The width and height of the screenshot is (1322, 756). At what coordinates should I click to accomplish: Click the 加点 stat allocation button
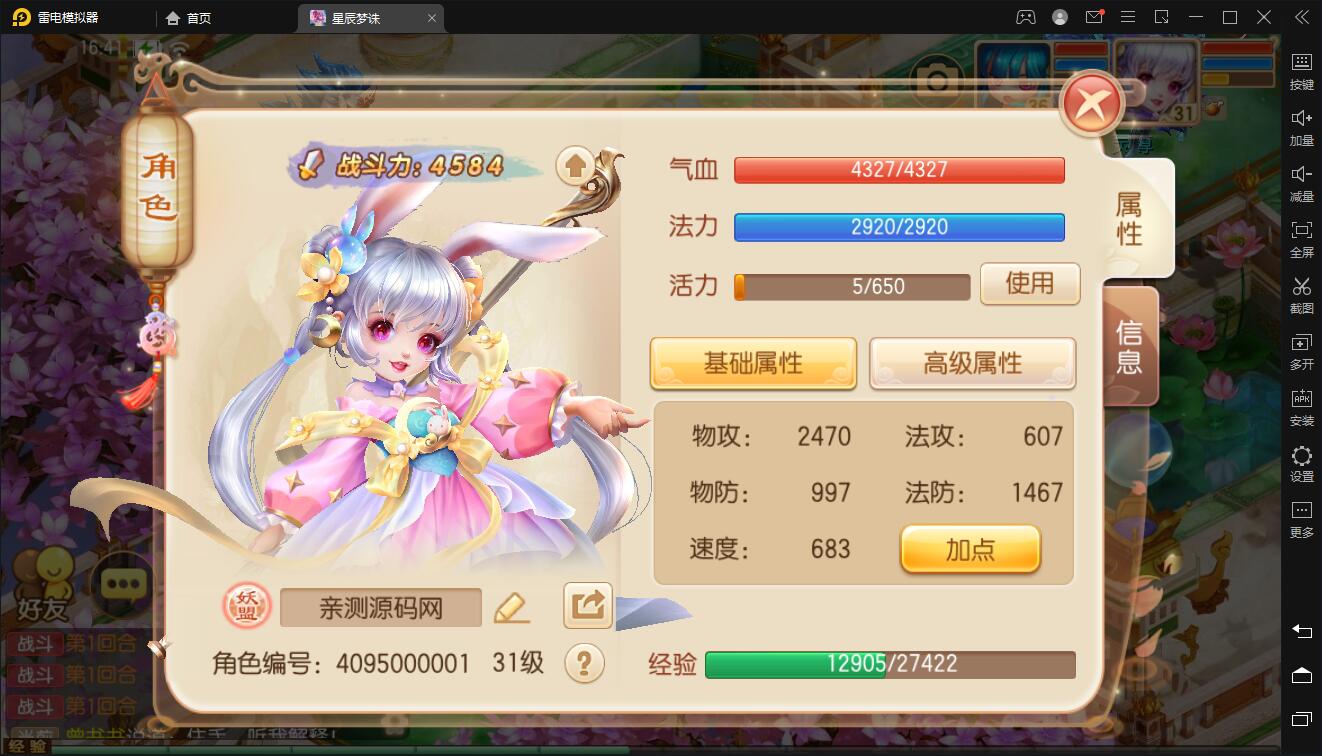coord(969,549)
